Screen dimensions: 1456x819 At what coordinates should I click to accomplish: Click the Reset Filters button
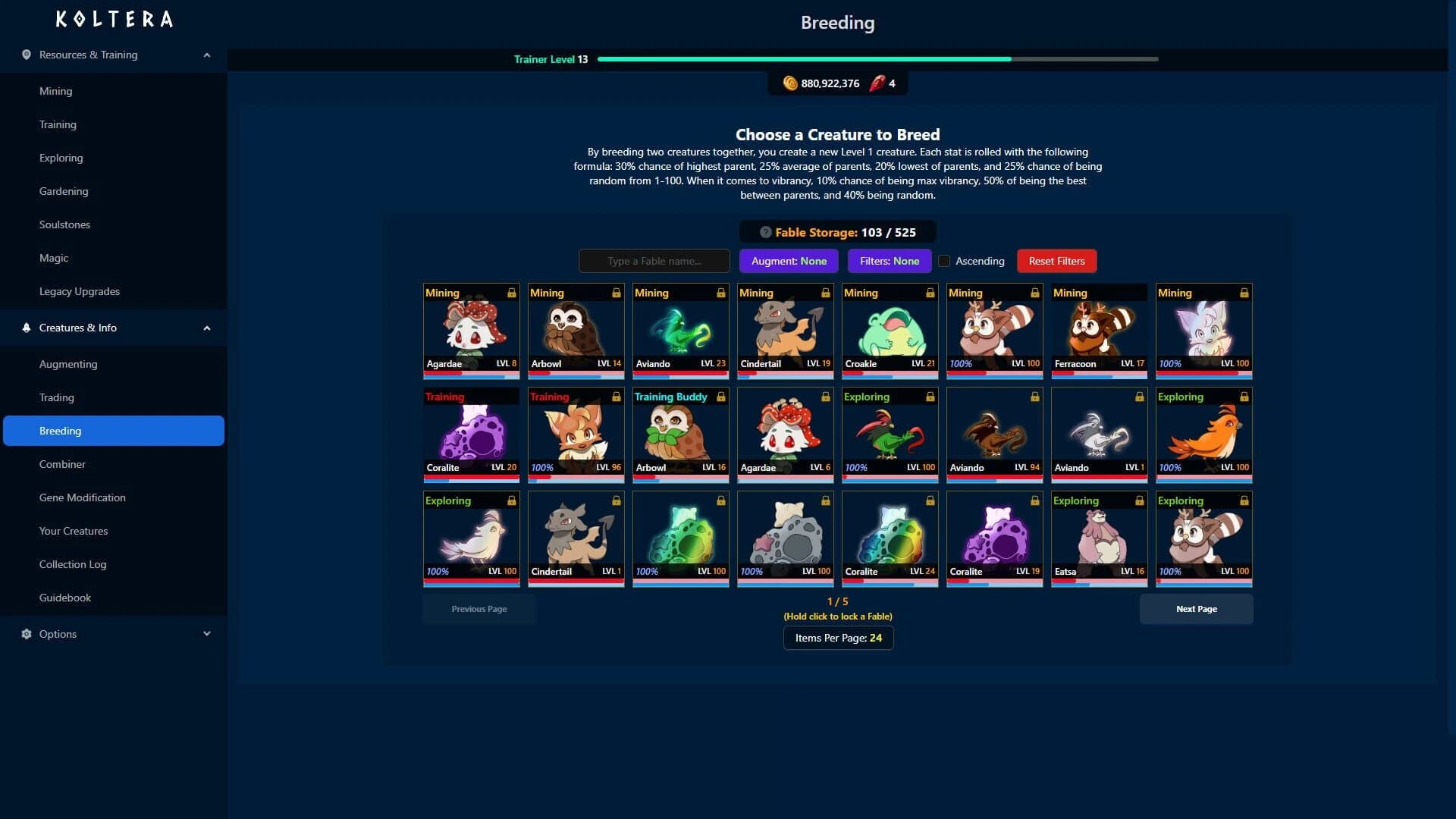tap(1056, 261)
